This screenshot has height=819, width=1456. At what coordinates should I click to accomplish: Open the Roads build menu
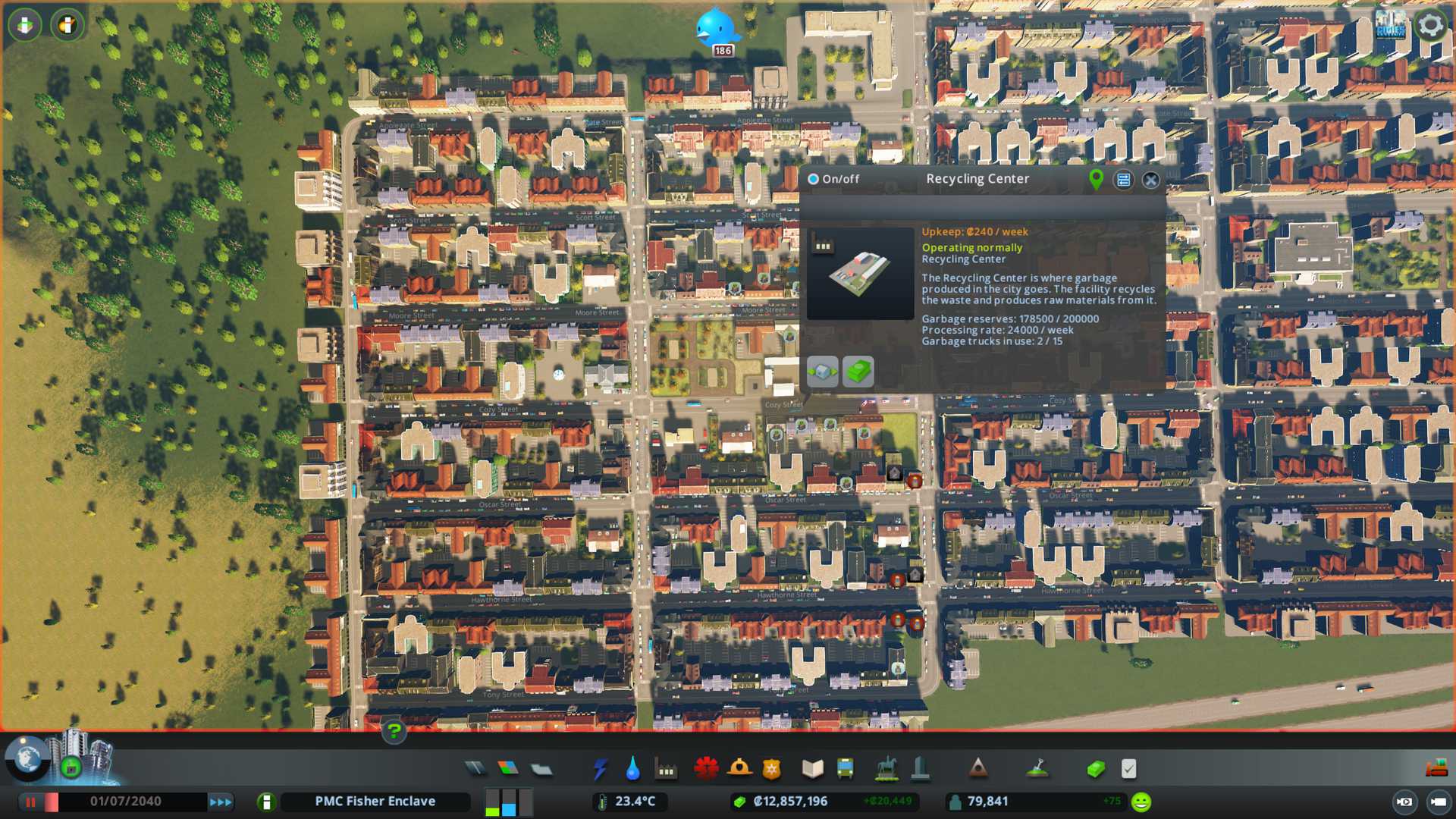[x=475, y=769]
